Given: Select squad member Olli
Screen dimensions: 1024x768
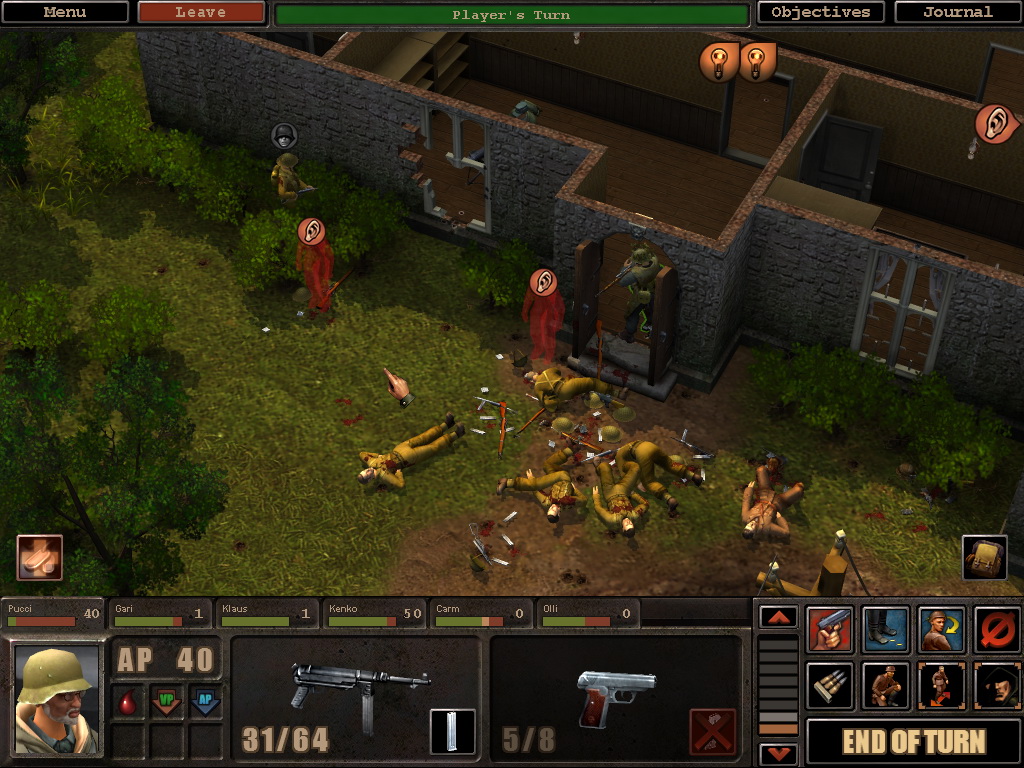Looking at the screenshot, I should [x=588, y=614].
